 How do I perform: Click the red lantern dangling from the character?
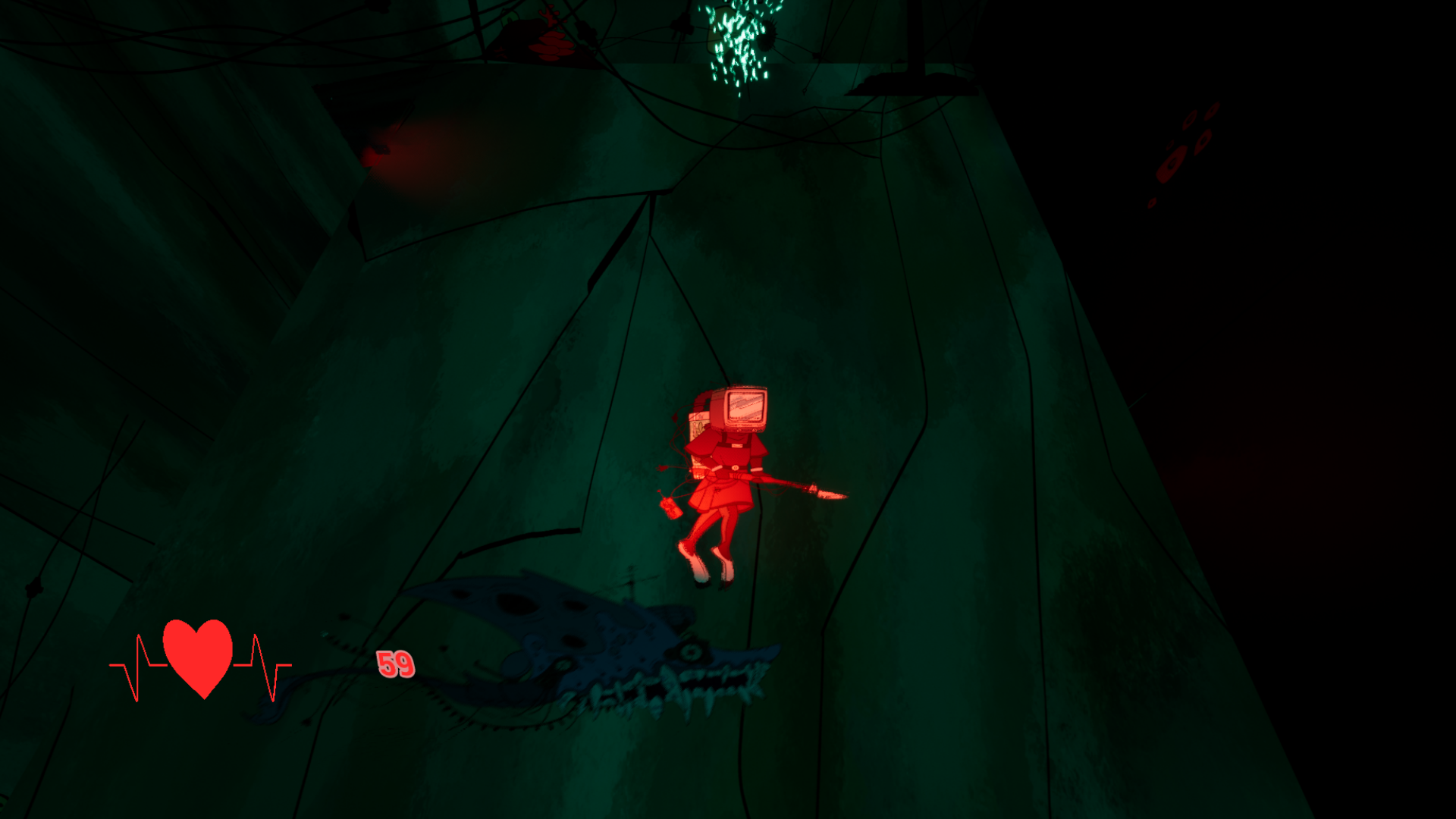(672, 508)
